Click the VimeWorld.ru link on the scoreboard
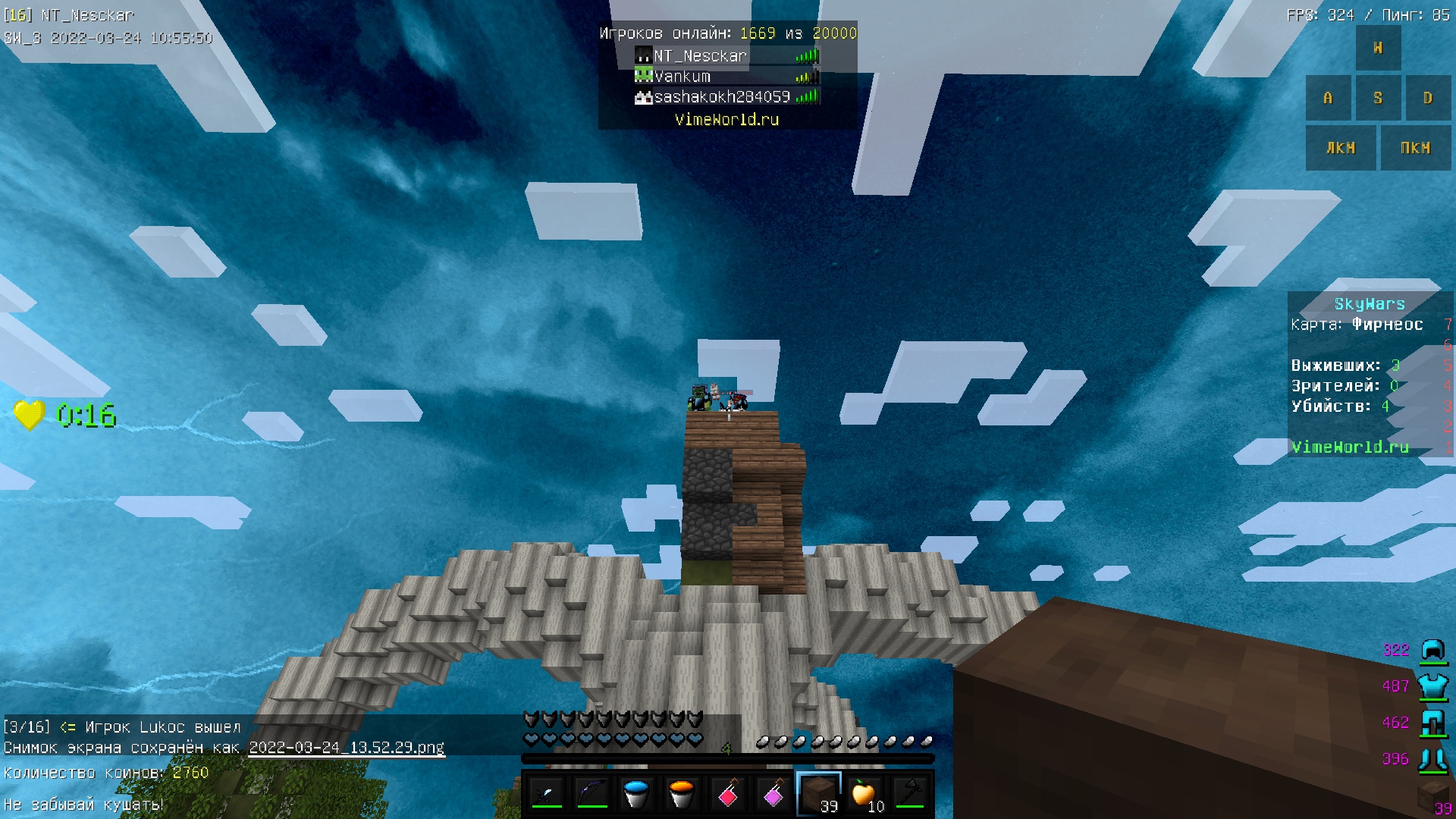 point(1350,447)
